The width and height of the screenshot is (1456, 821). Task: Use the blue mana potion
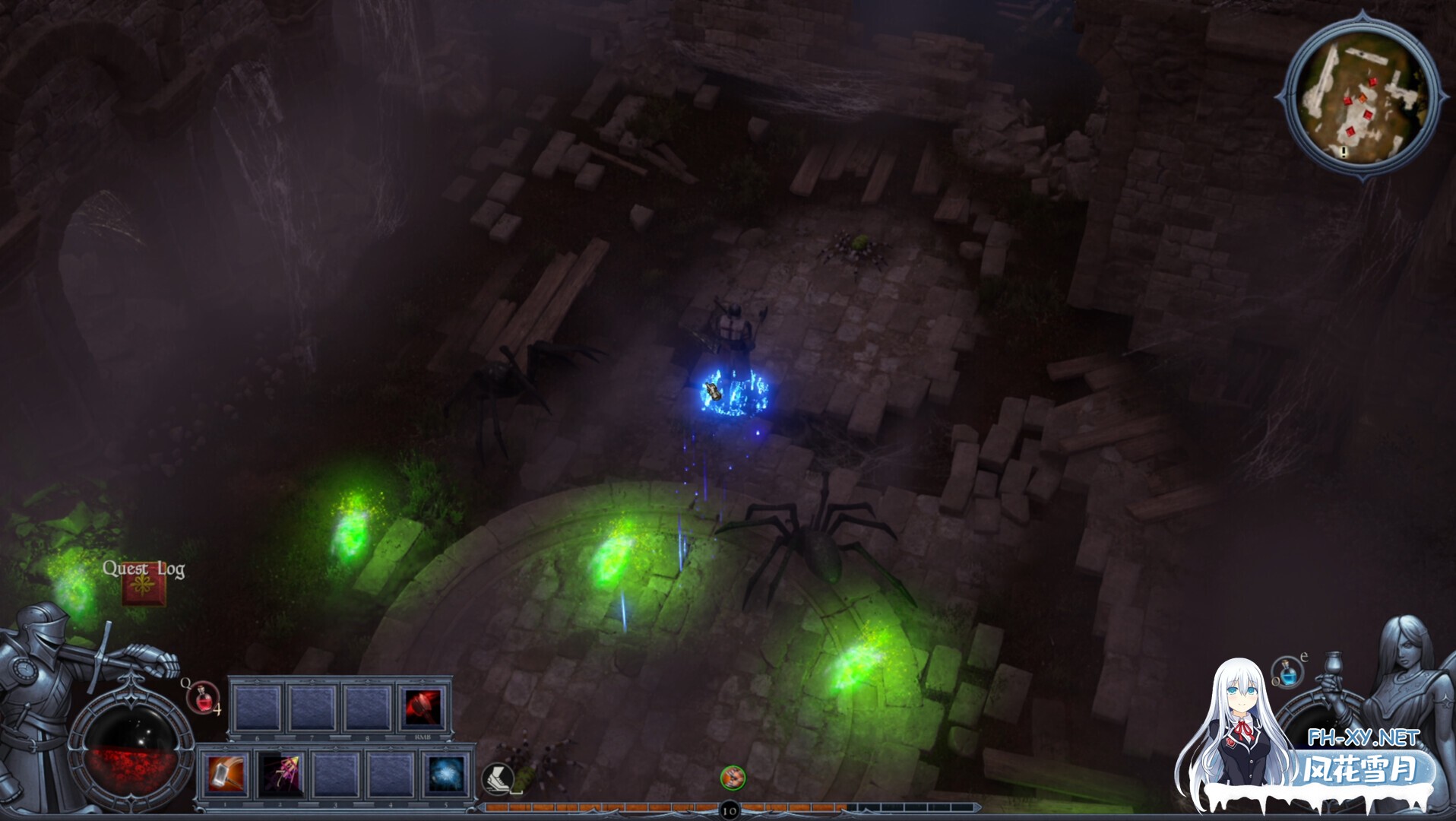[x=1287, y=672]
